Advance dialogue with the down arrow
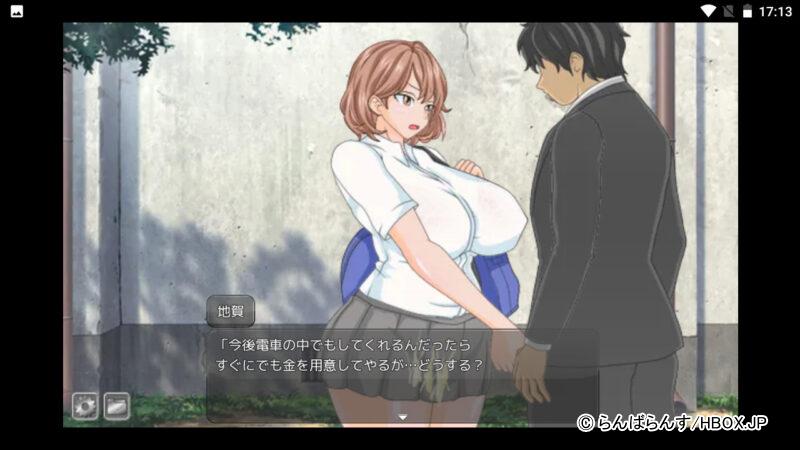Image resolution: width=800 pixels, height=450 pixels. click(x=403, y=416)
